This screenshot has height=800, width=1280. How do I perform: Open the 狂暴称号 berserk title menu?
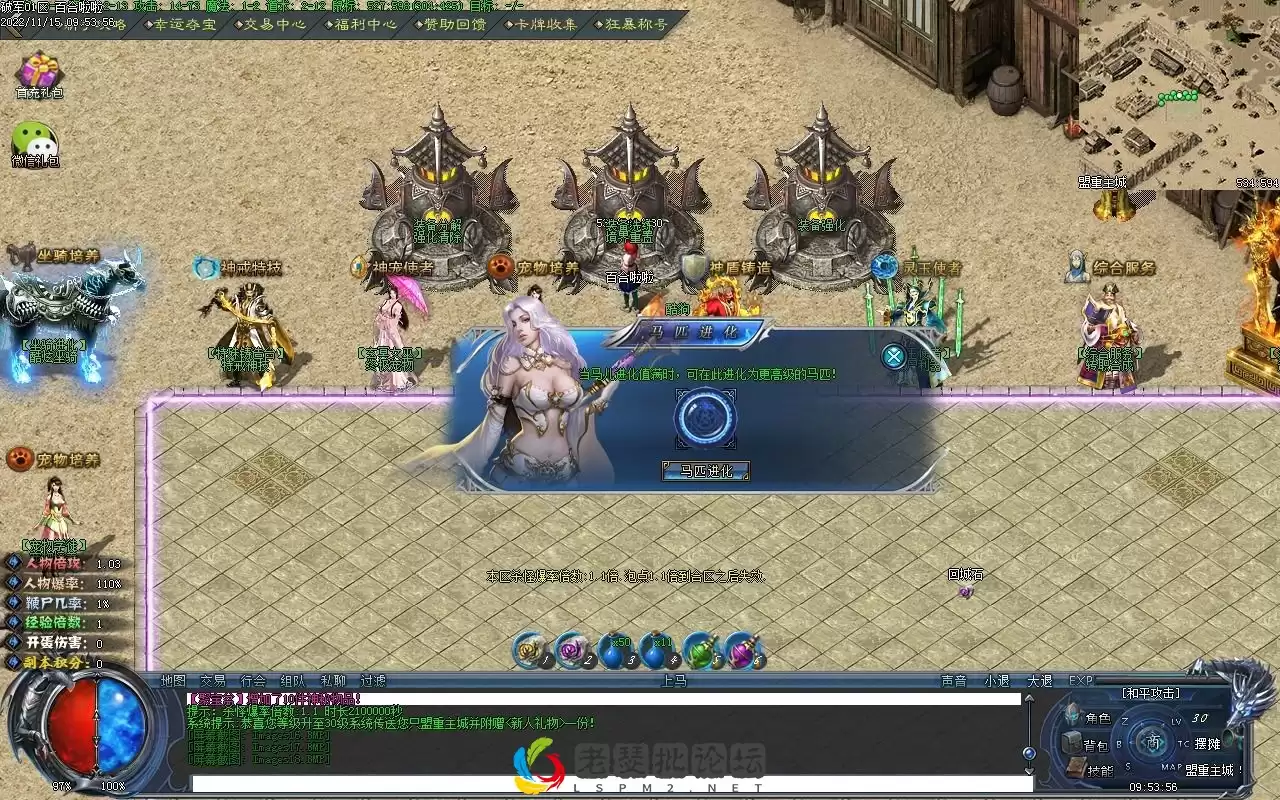(636, 24)
